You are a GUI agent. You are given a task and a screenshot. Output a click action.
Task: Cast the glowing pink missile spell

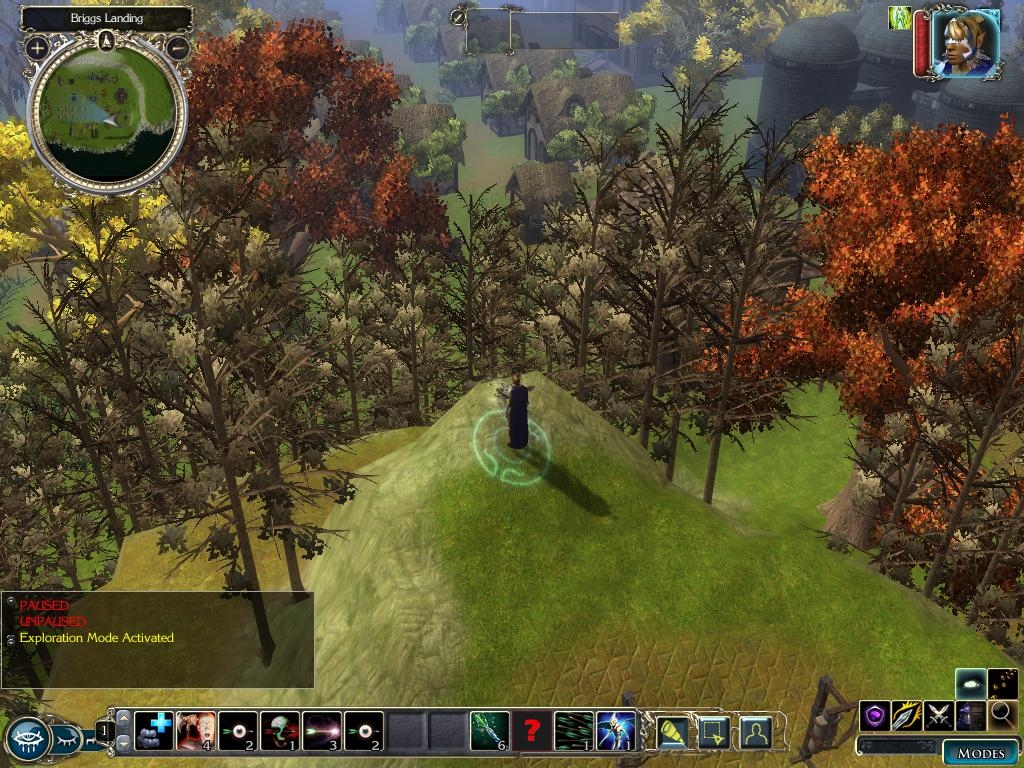pos(322,731)
